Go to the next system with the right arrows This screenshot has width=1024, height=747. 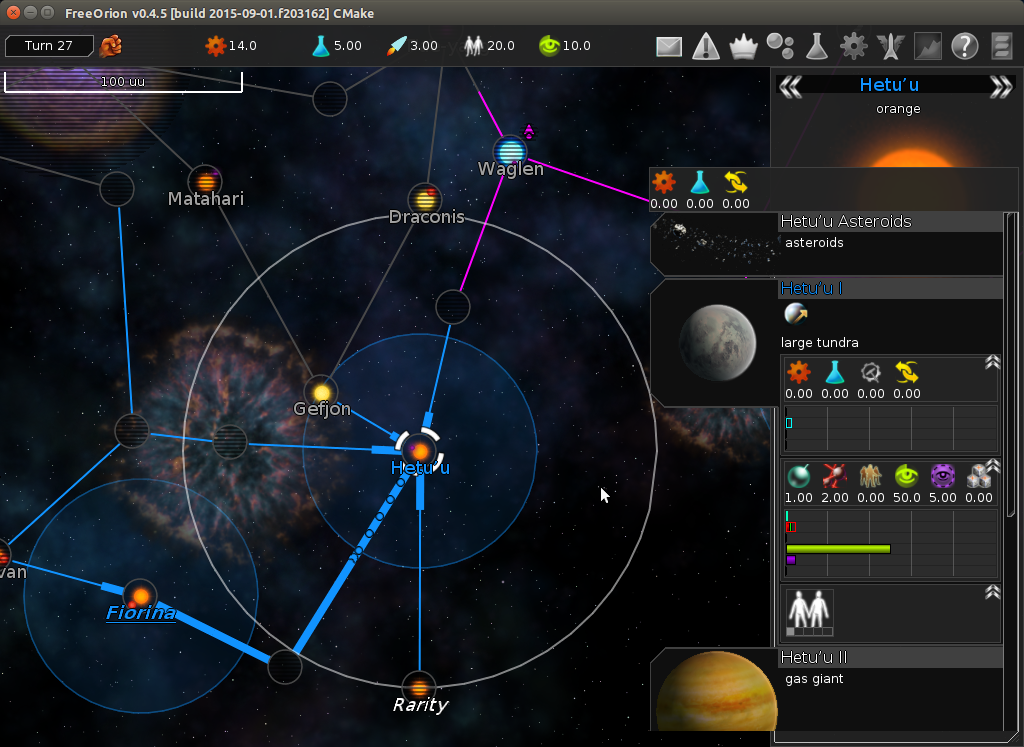click(x=1000, y=87)
